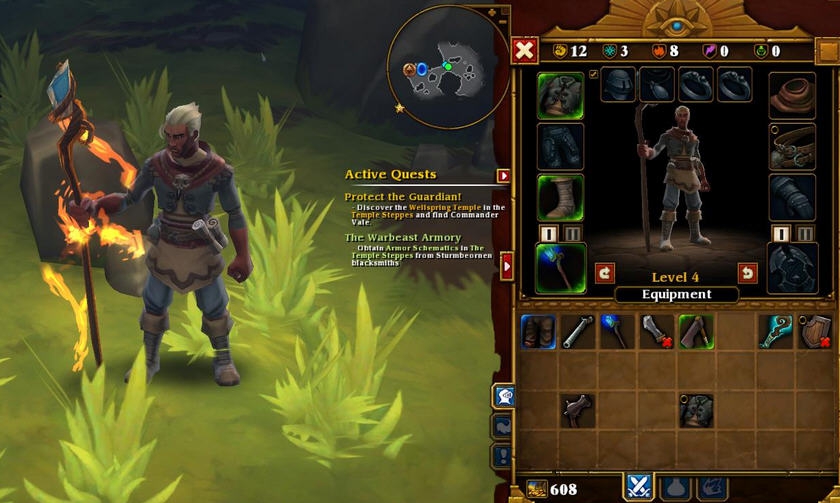
Task: Close the equipment panel with the red X
Action: 525,50
